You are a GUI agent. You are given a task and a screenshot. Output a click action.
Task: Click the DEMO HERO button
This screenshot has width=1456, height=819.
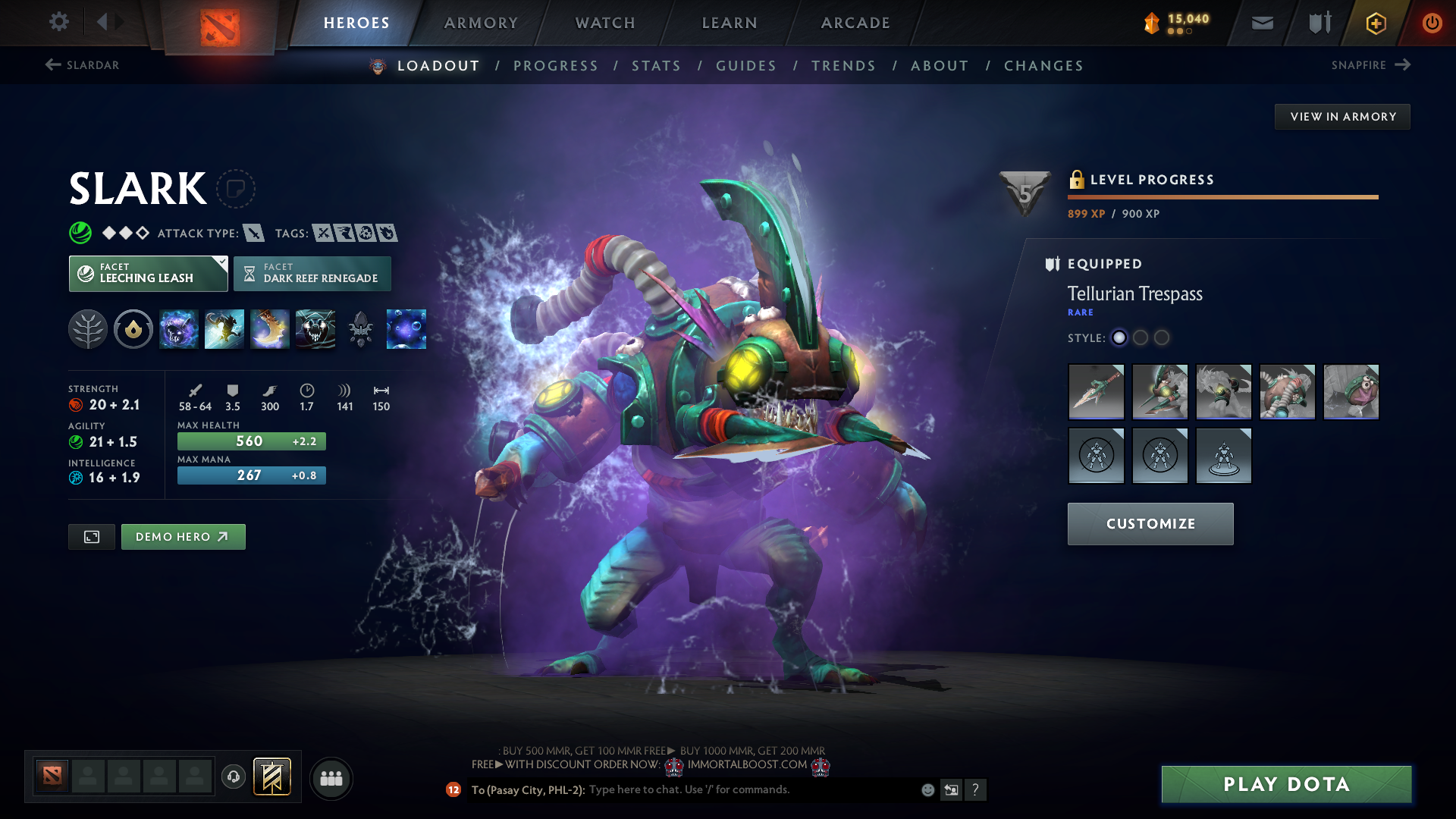click(x=183, y=536)
